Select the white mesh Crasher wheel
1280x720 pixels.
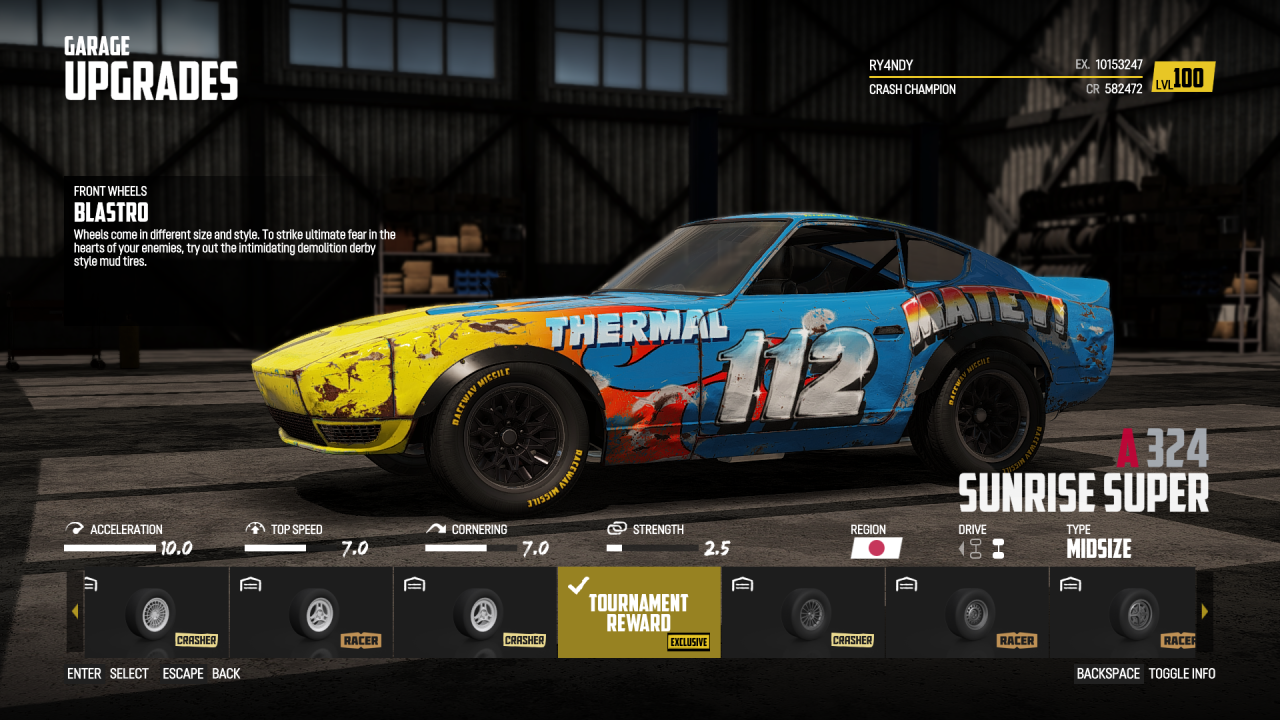pyautogui.click(x=152, y=612)
